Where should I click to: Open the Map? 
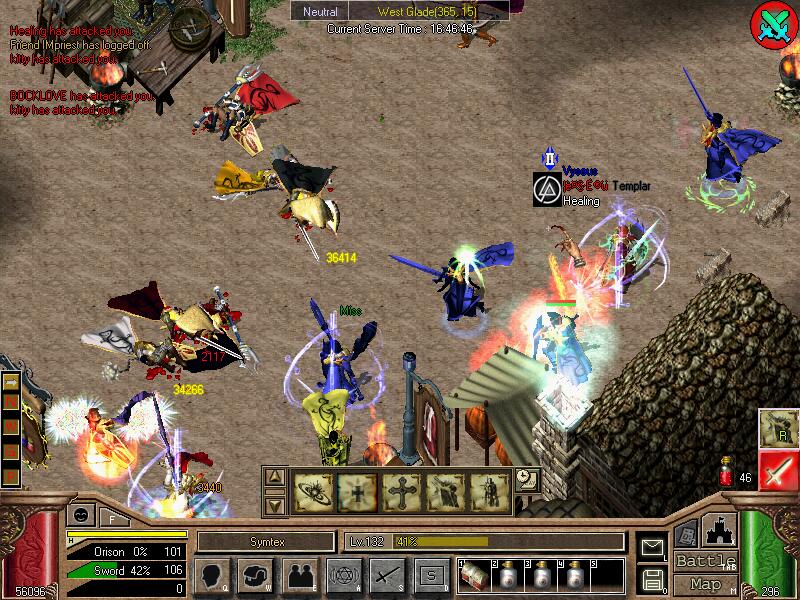click(706, 583)
